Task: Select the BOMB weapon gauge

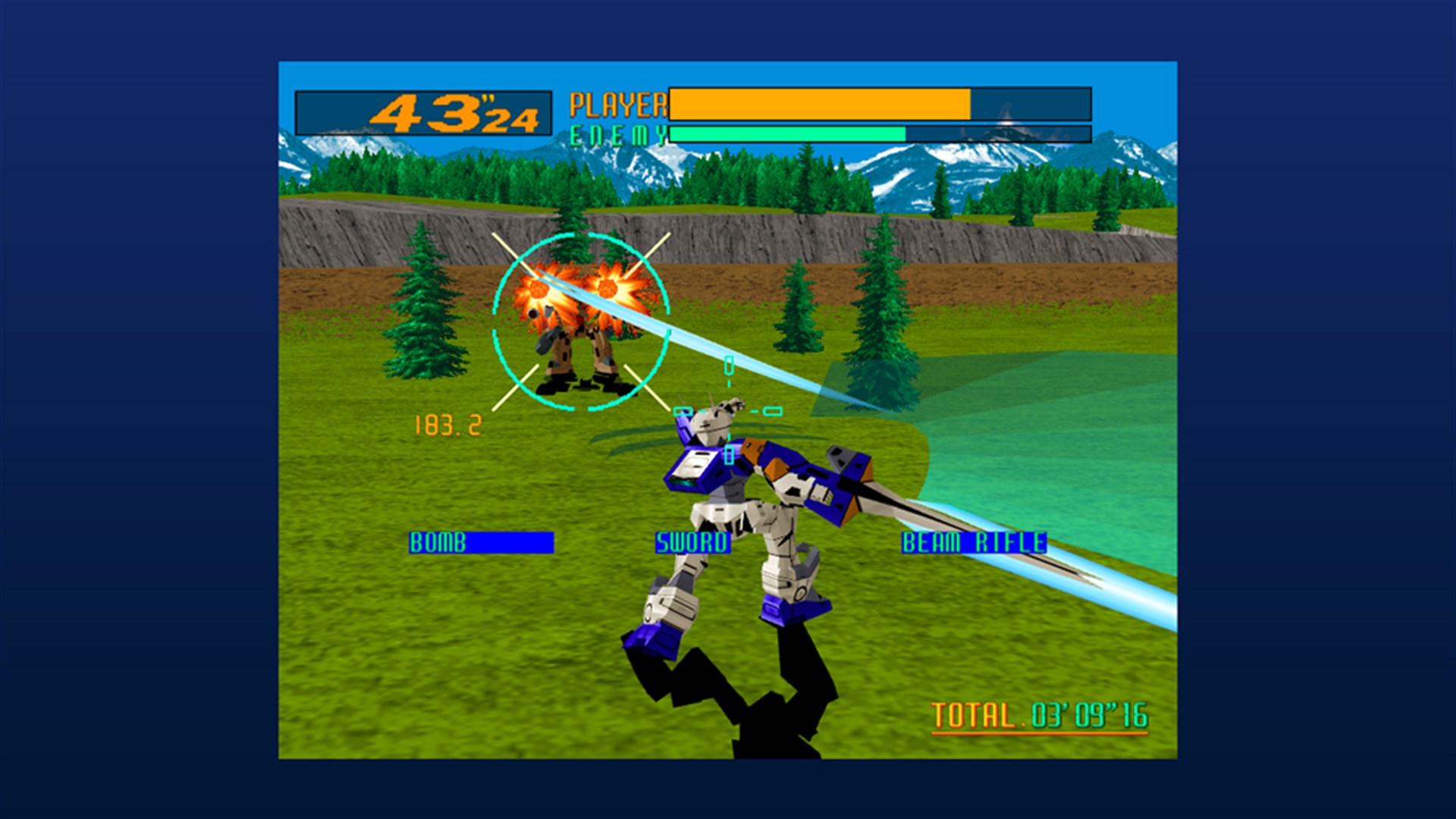Action: point(483,542)
